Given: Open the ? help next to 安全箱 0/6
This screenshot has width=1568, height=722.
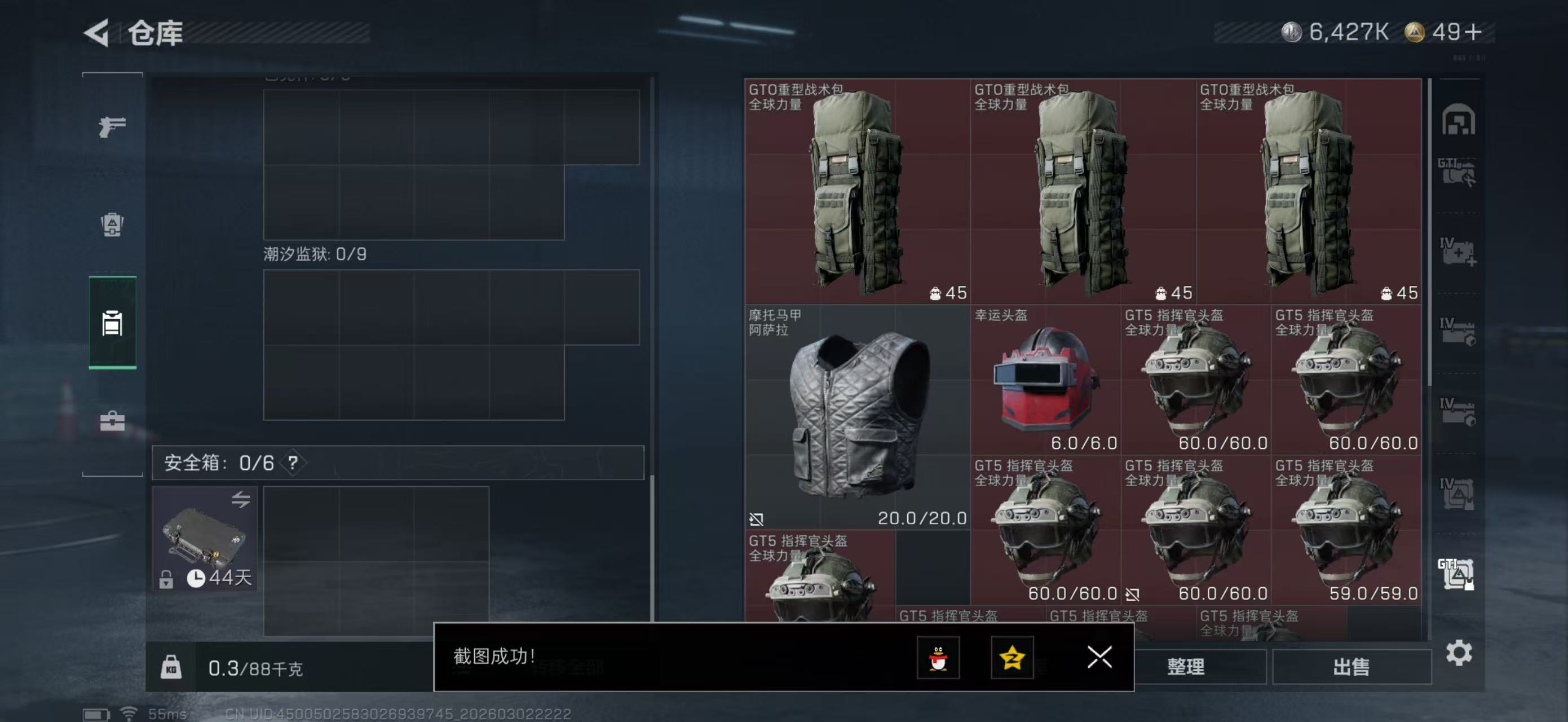Looking at the screenshot, I should click(295, 462).
